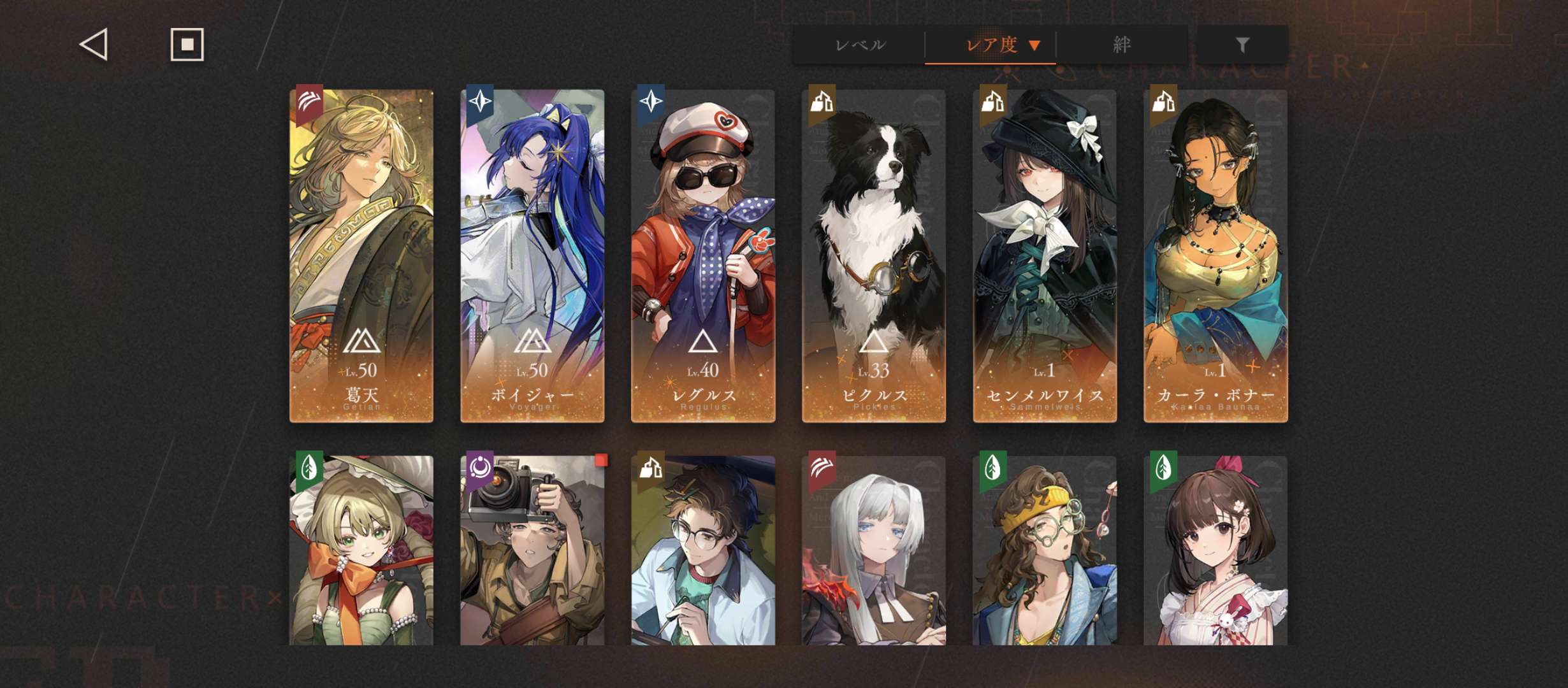1568x688 pixels.
Task: Return home via the square icon
Action: [x=187, y=45]
